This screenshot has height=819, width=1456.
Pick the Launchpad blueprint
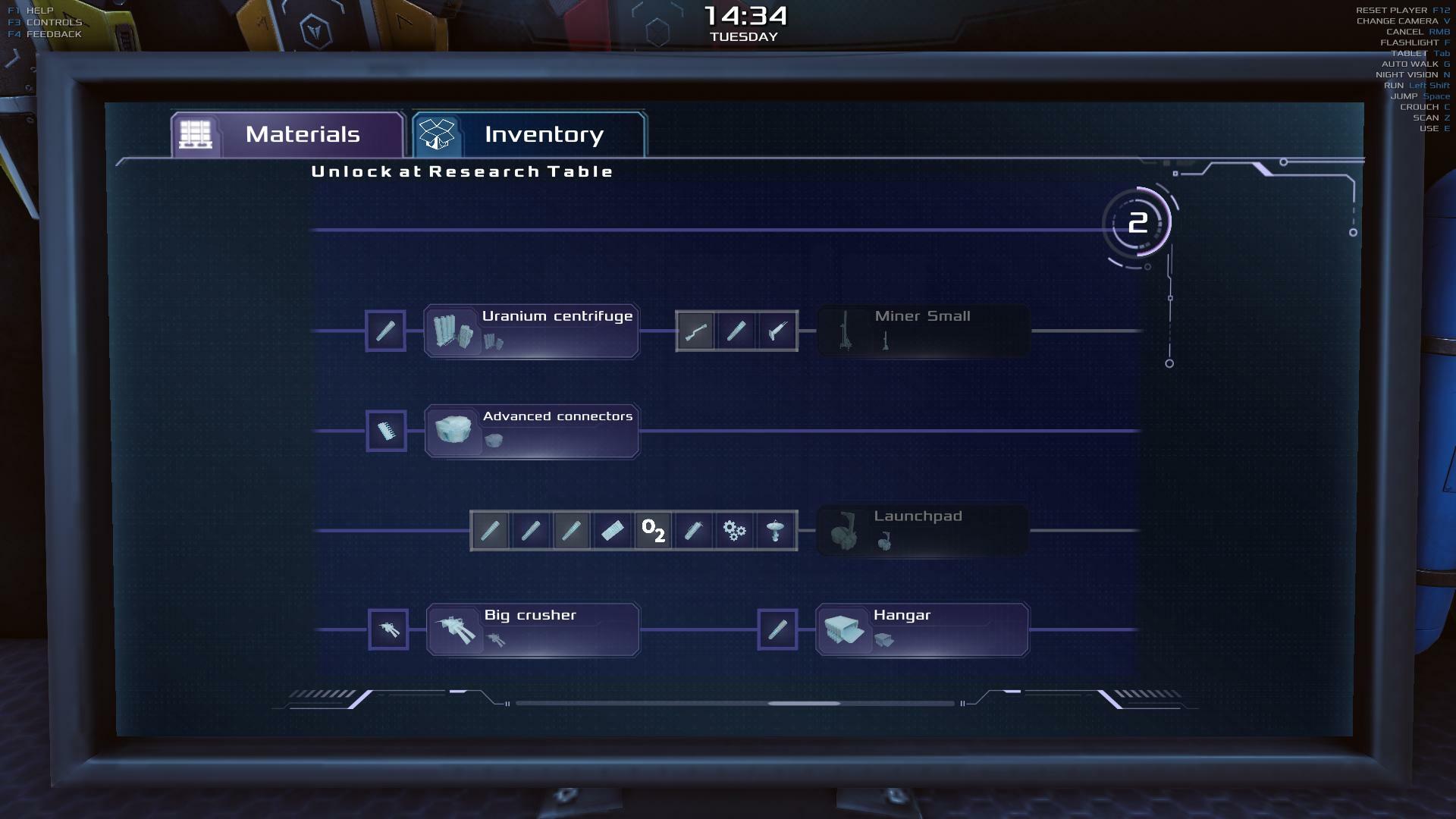[x=922, y=531]
